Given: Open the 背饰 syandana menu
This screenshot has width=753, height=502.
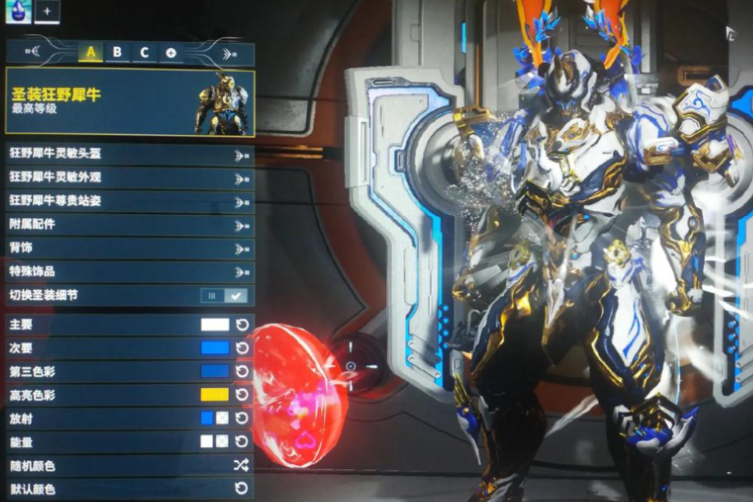Looking at the screenshot, I should 128,248.
